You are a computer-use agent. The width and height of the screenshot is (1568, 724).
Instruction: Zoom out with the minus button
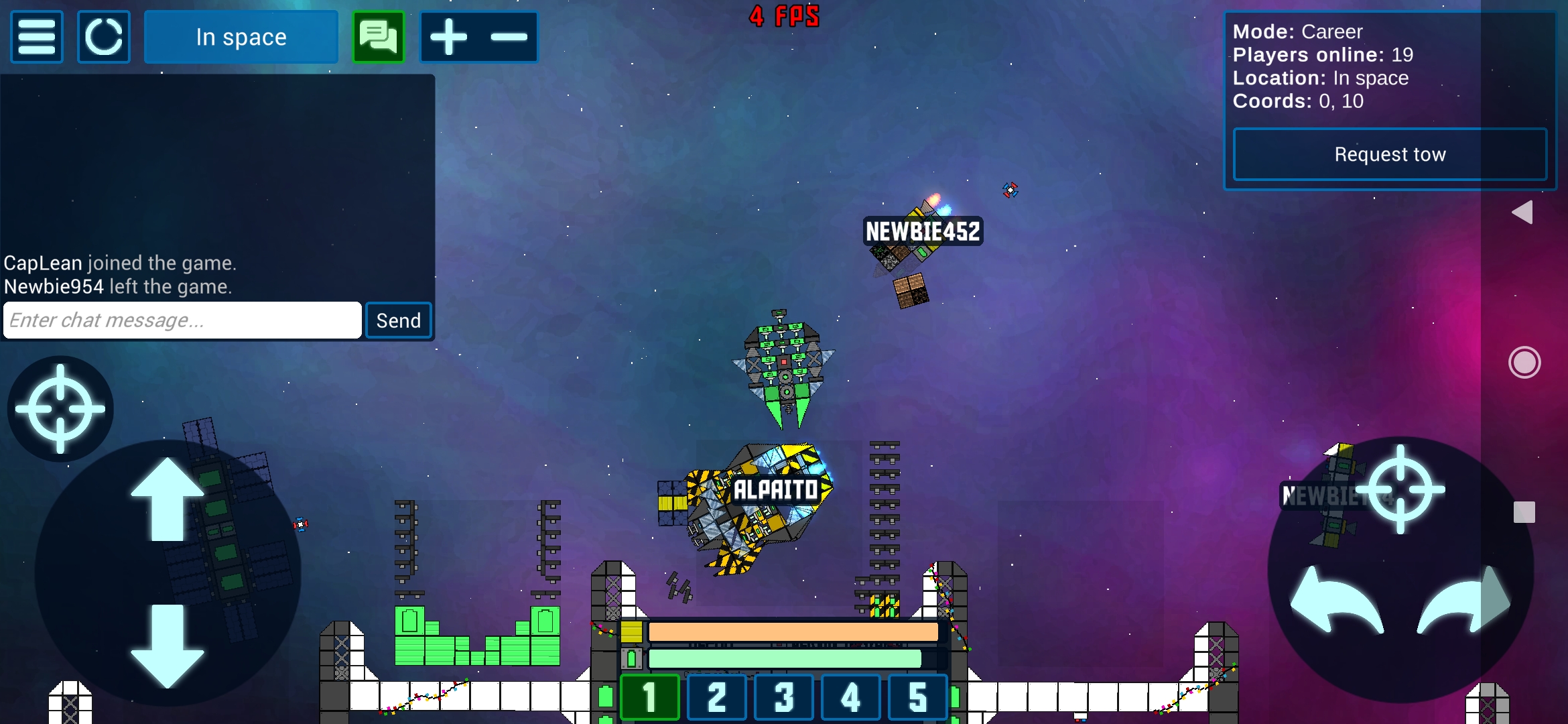pyautogui.click(x=509, y=37)
